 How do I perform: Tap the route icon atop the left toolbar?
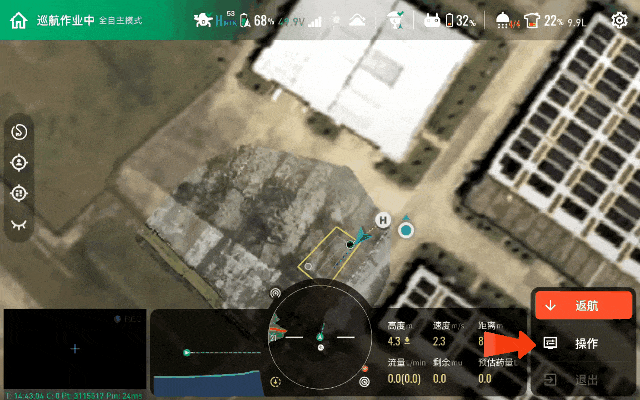(x=19, y=132)
